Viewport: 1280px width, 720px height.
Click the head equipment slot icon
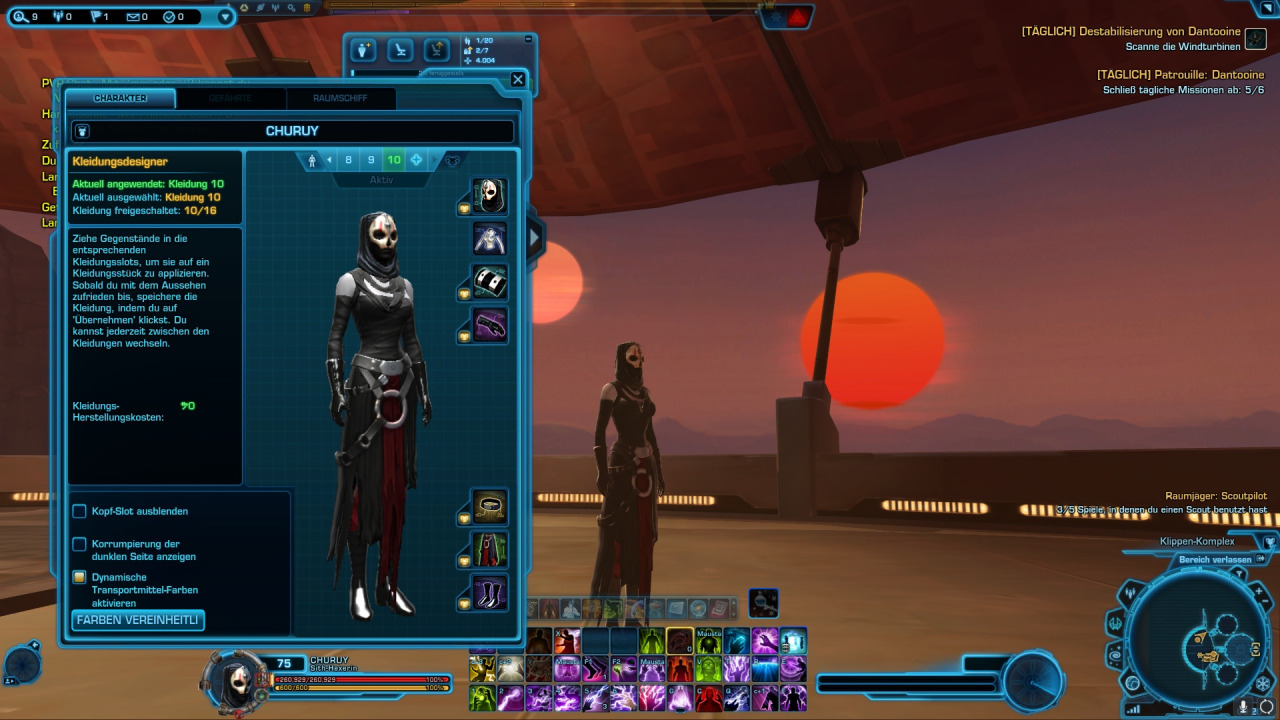487,197
